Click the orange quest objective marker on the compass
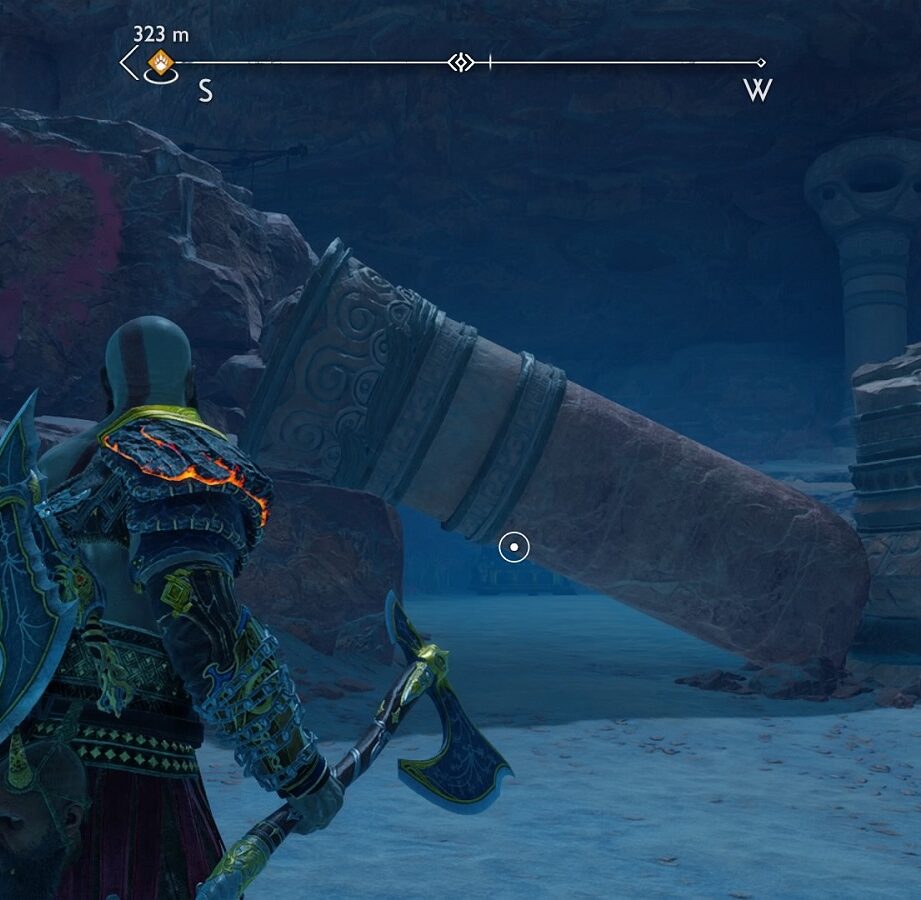 point(160,65)
